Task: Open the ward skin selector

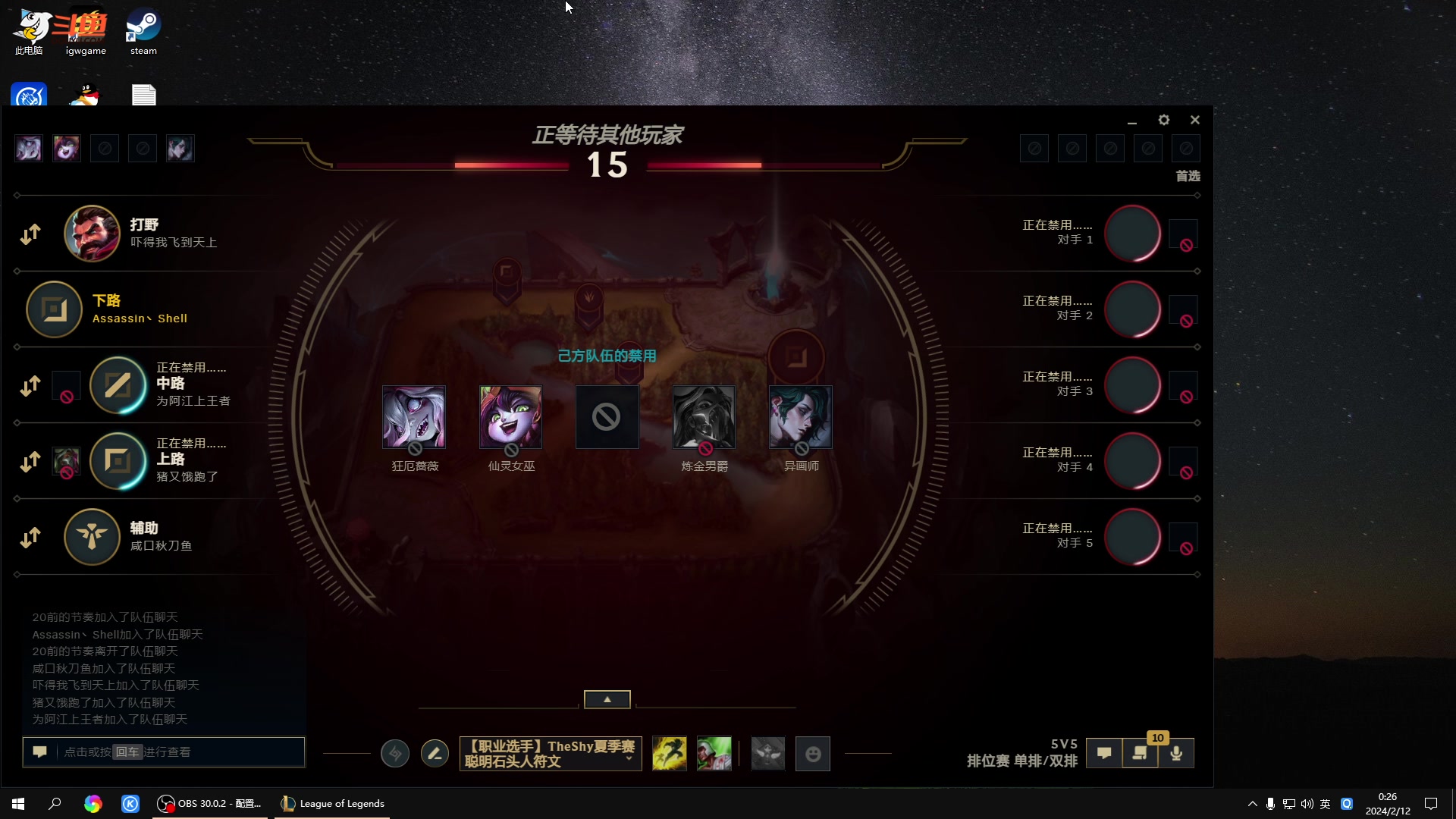Action: (x=767, y=753)
